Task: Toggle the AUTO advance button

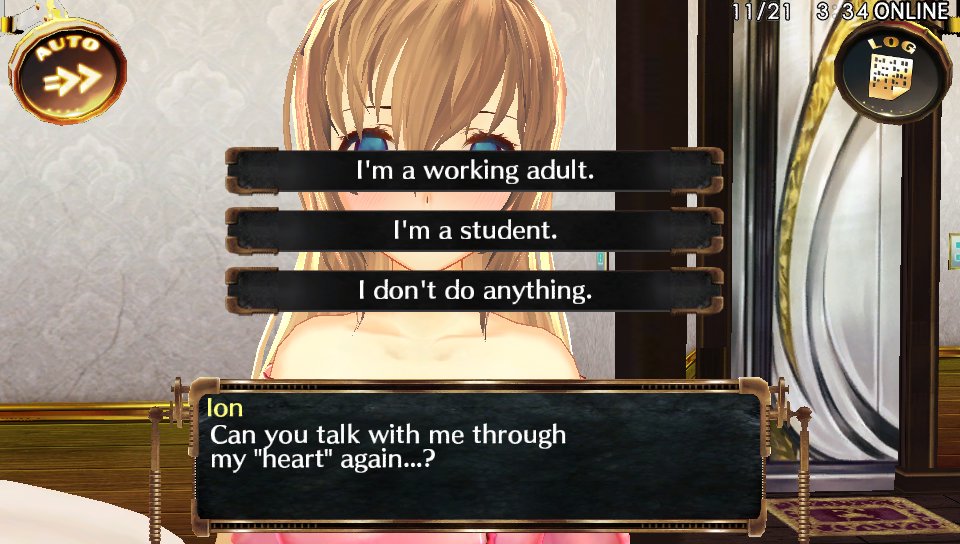Action: [68, 68]
